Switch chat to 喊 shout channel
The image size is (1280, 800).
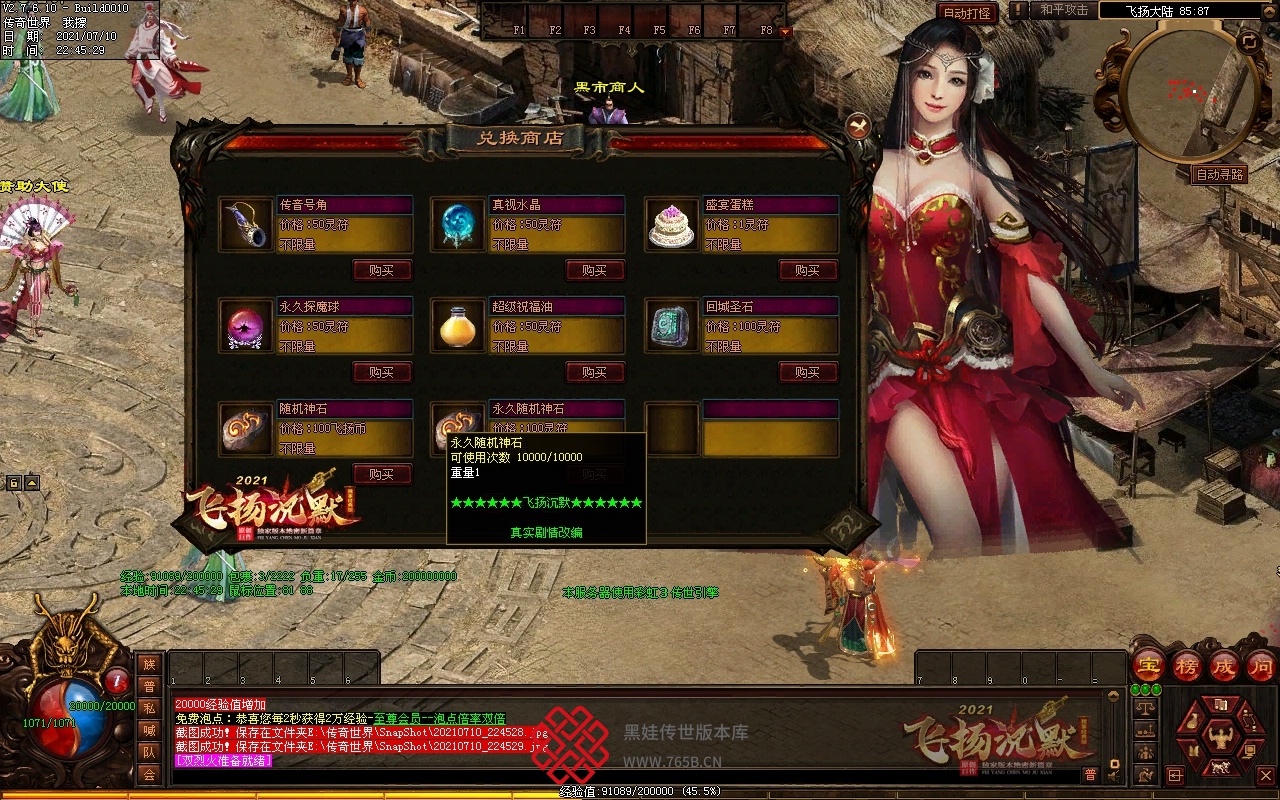click(149, 730)
